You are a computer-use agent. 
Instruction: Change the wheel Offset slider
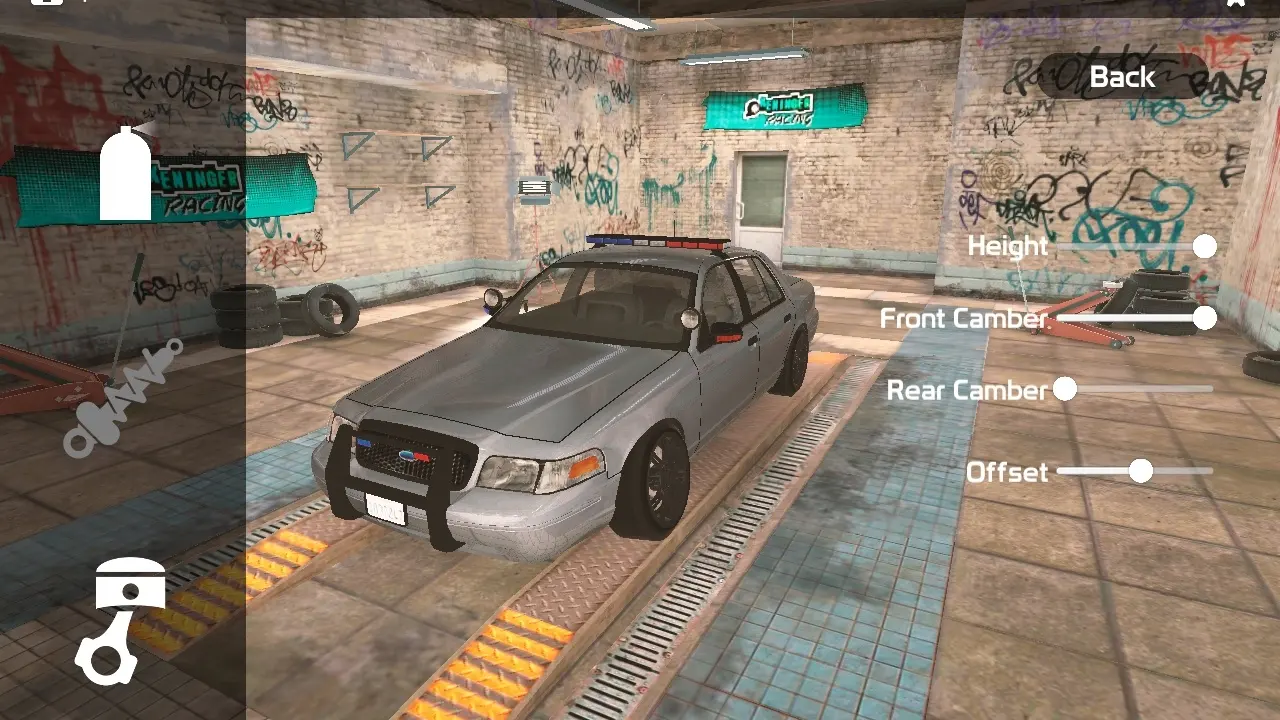[1141, 471]
